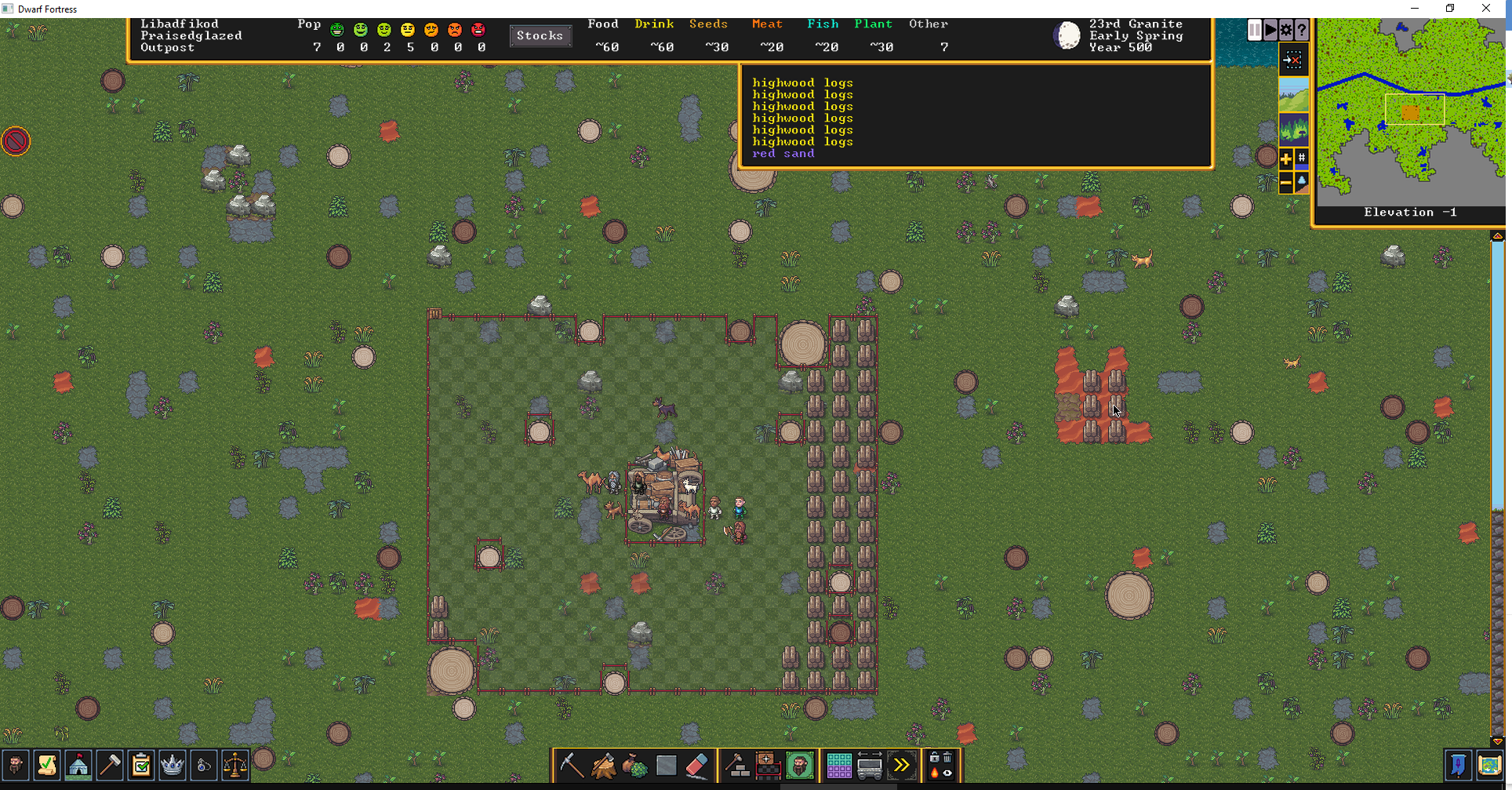The image size is (1512, 790).
Task: Open the citizens info dwarf-head icon
Action: coord(16,765)
